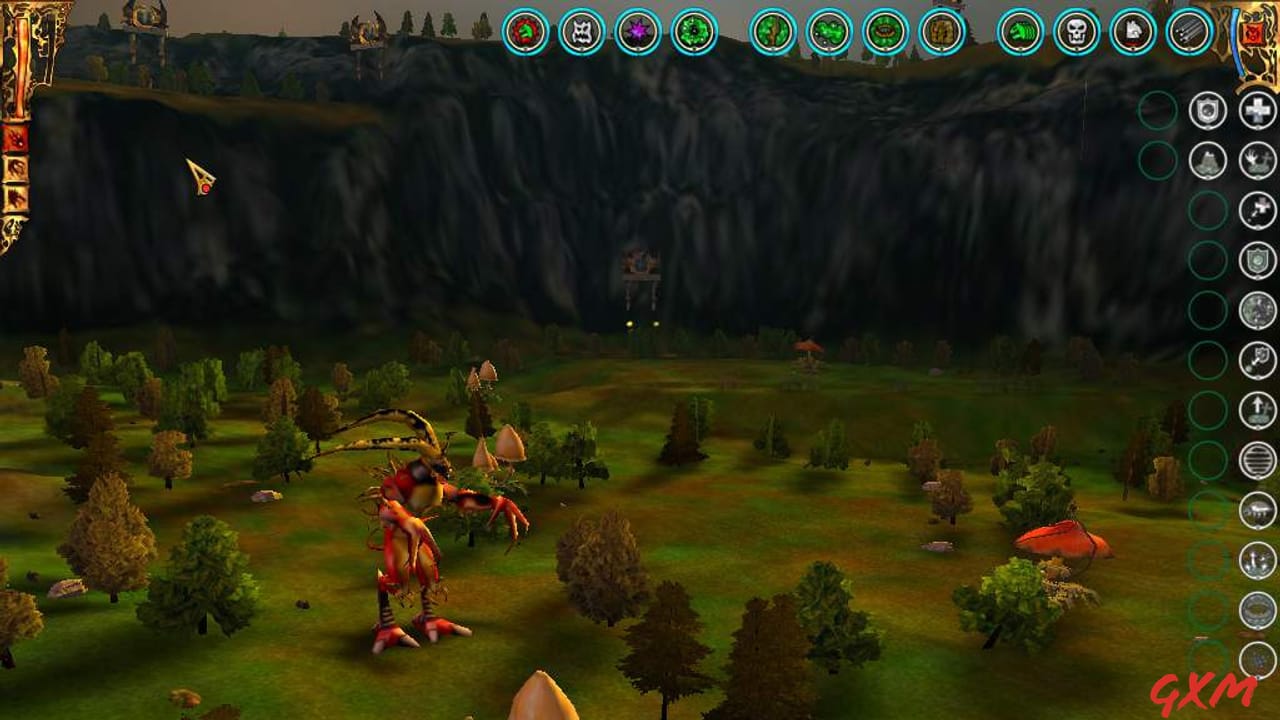The height and width of the screenshot is (720, 1280).
Task: Click the frog creature spell in the right column
Action: (x=1208, y=160)
